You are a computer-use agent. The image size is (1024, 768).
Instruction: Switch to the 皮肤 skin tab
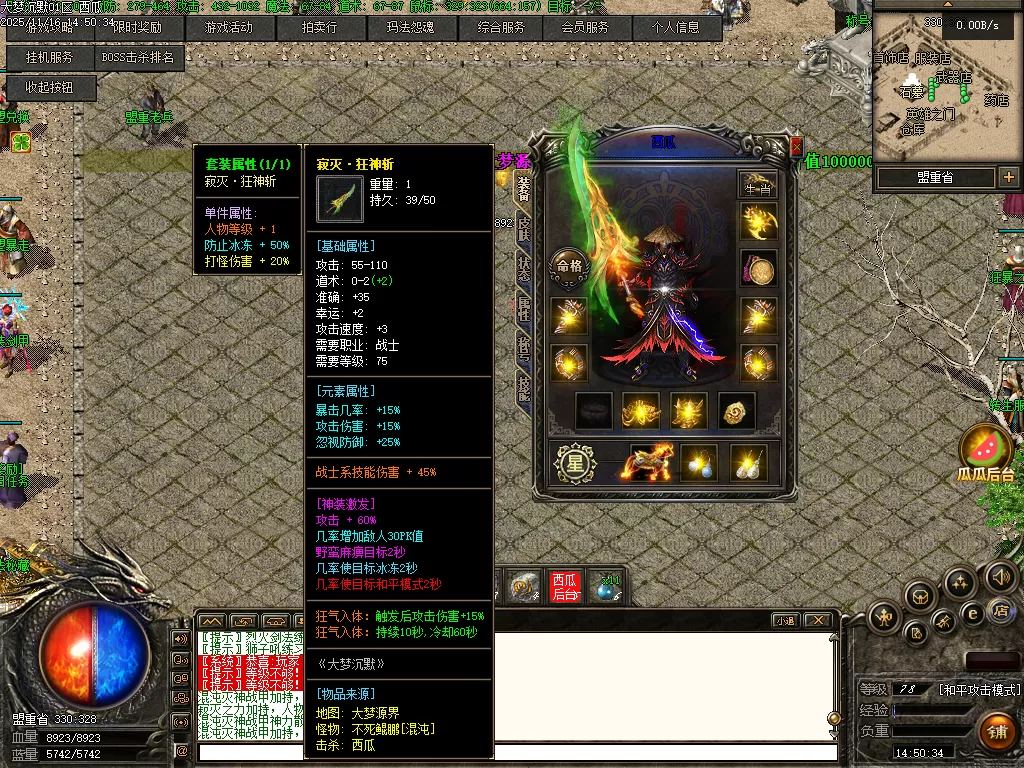click(523, 229)
